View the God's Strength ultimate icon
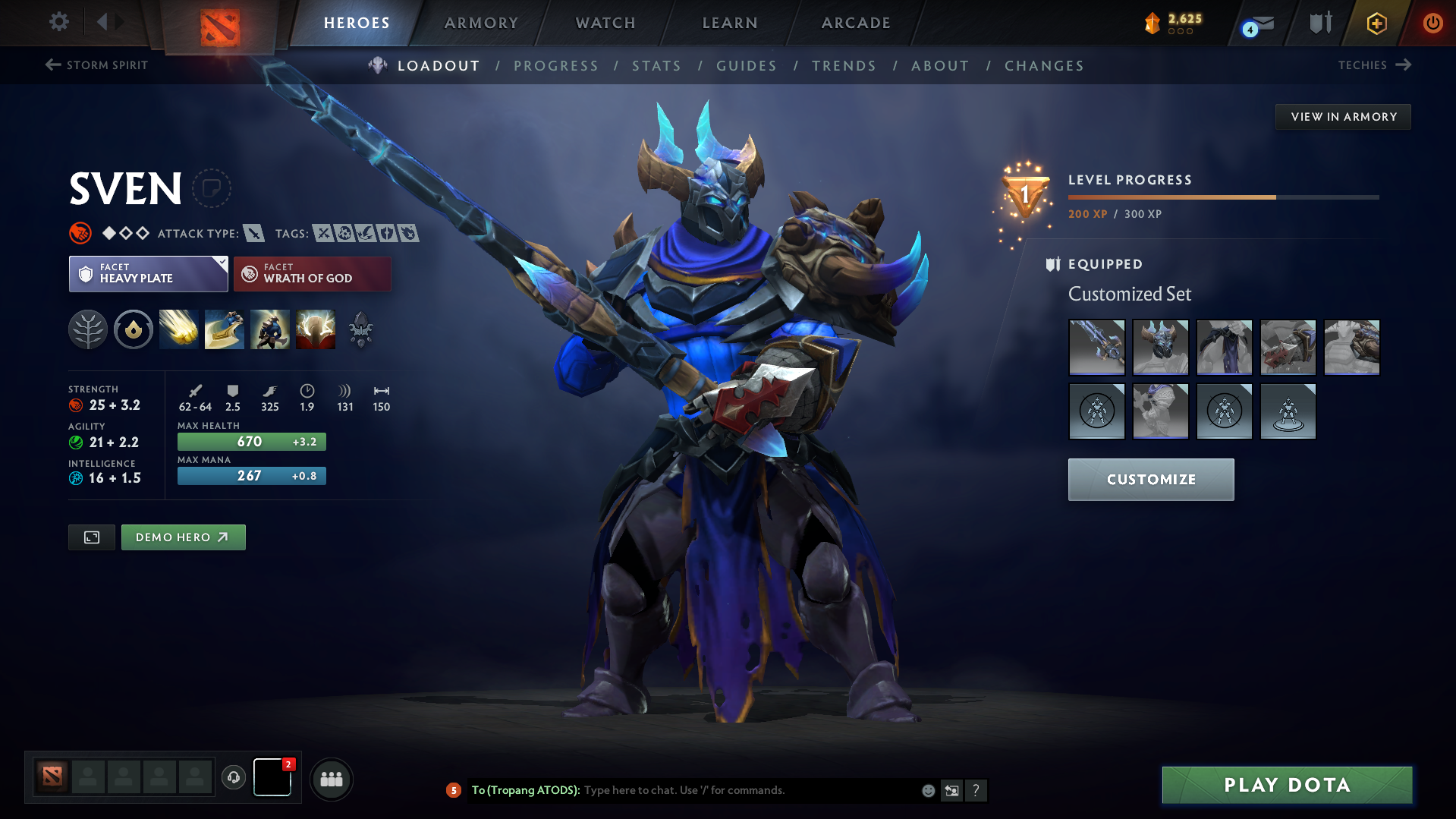Viewport: 1456px width, 819px height. [x=316, y=329]
